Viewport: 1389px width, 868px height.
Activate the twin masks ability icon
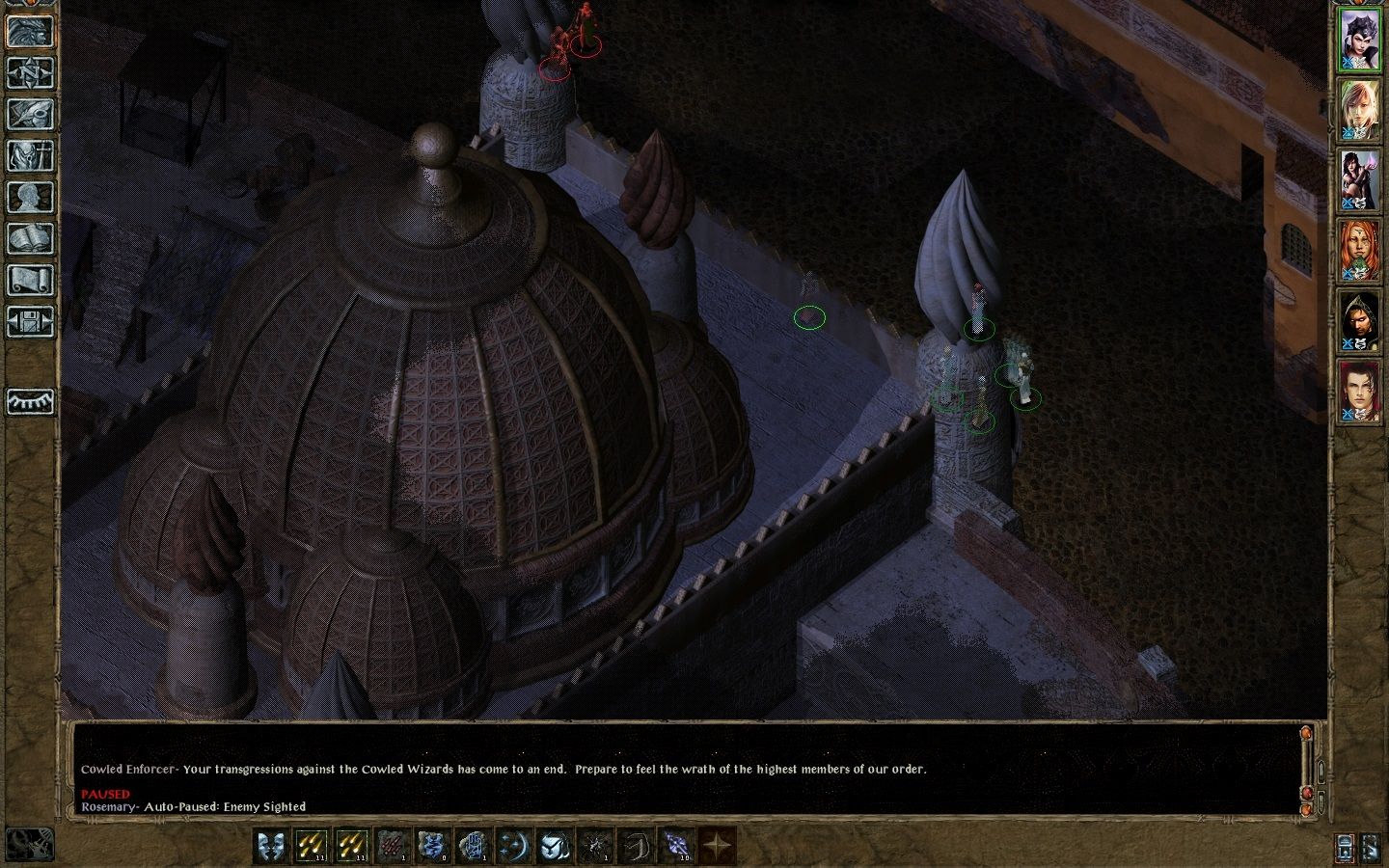coord(271,846)
